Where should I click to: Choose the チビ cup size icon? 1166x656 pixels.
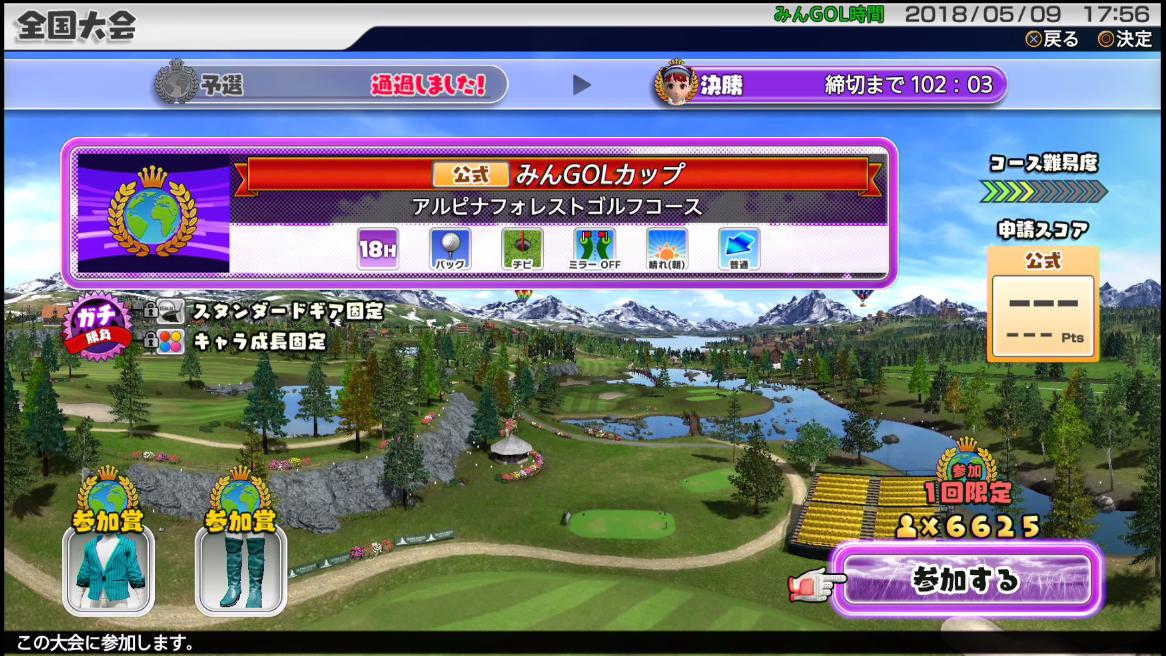(522, 249)
